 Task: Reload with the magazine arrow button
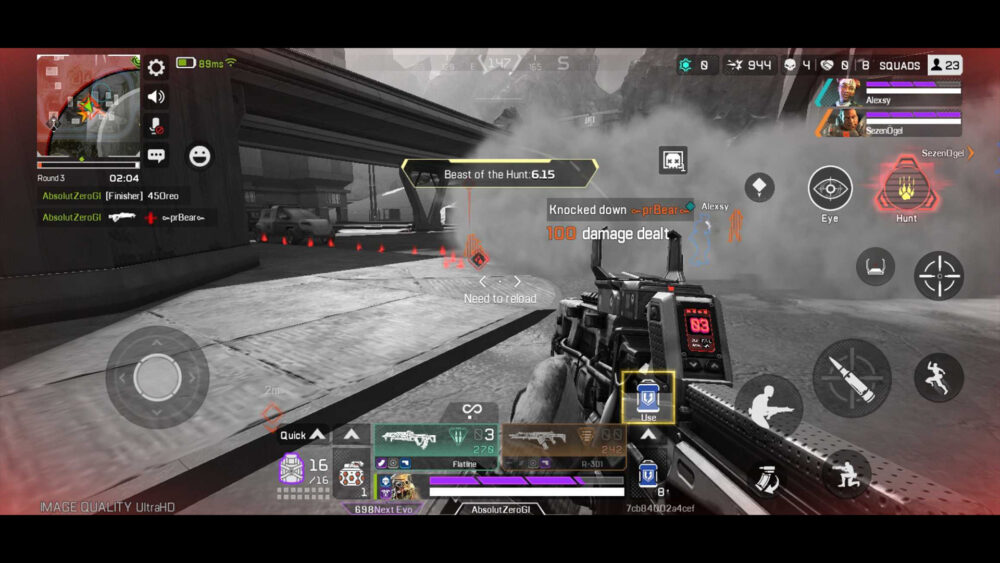[767, 478]
